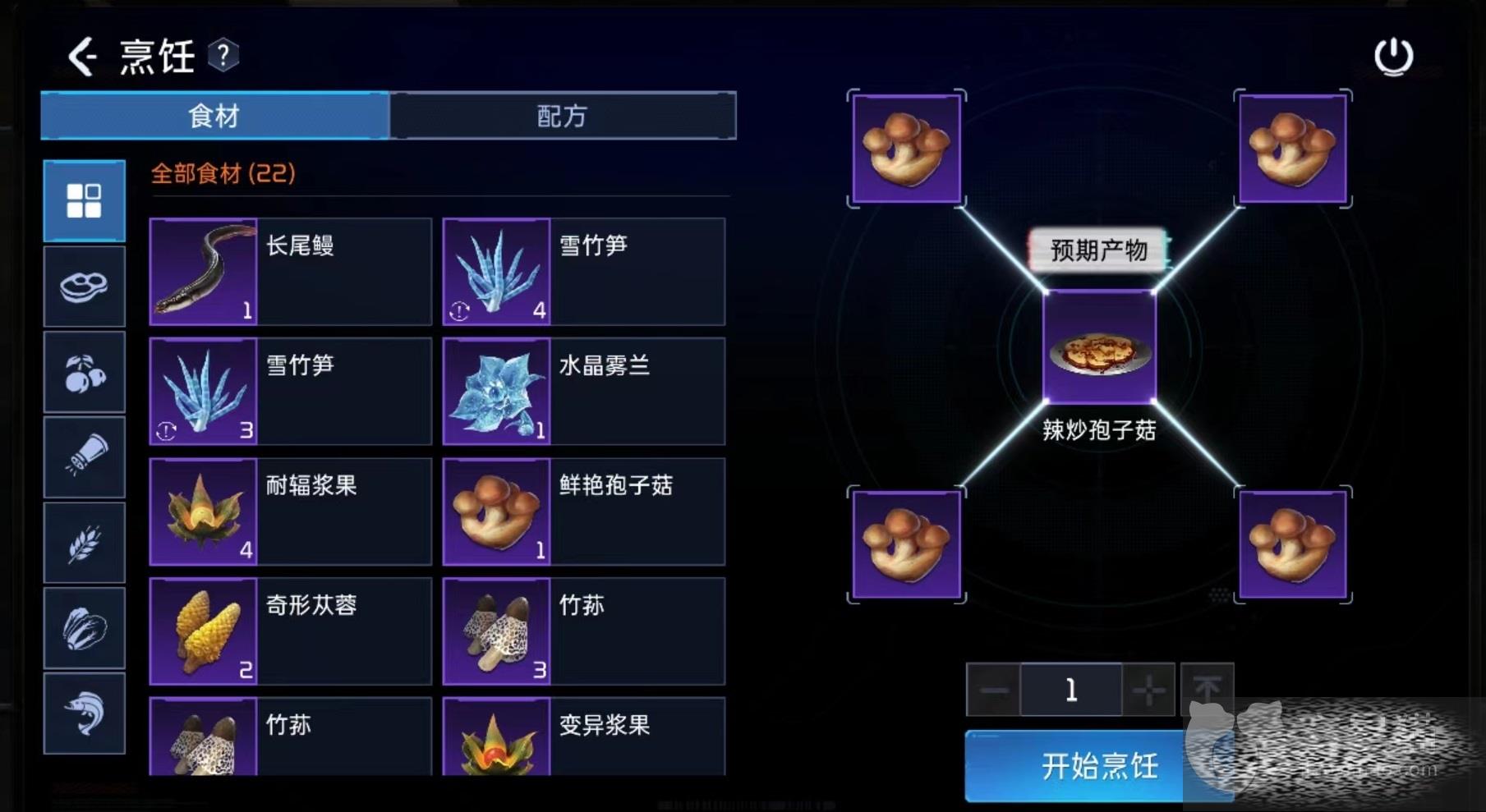
Task: Filter by the grain wheat category
Action: click(x=84, y=543)
